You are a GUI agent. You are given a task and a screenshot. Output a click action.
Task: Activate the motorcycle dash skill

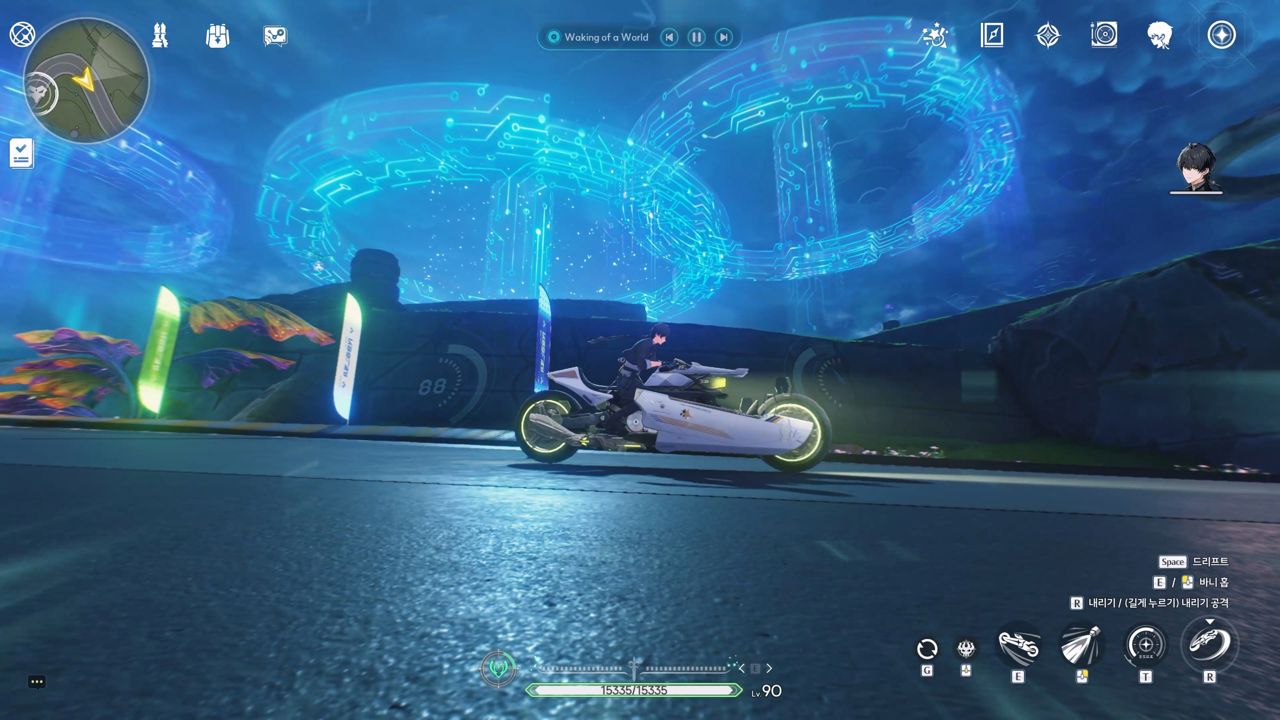(x=1019, y=646)
